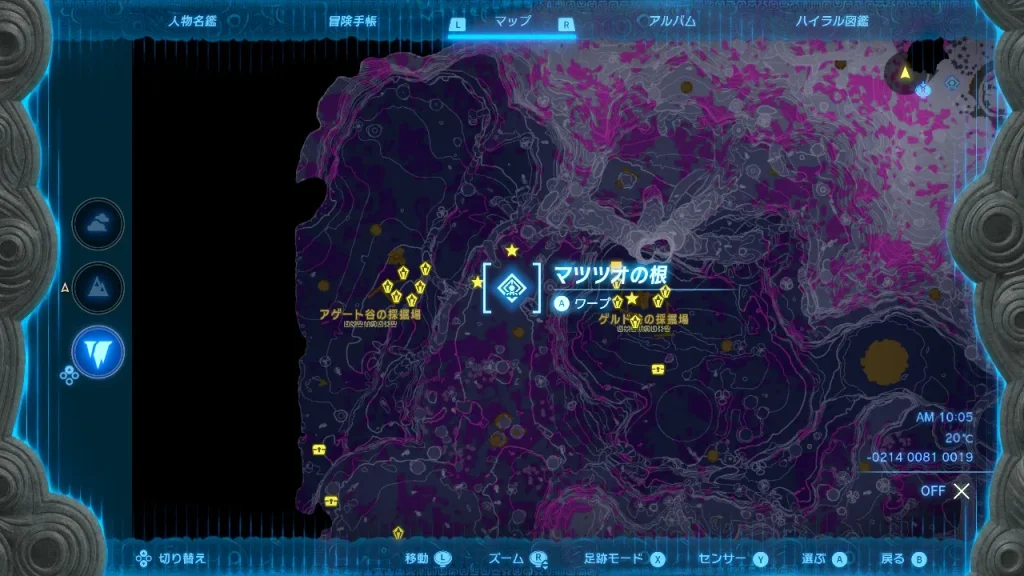Click the アゲート谷の採掘場 mine label

[370, 314]
